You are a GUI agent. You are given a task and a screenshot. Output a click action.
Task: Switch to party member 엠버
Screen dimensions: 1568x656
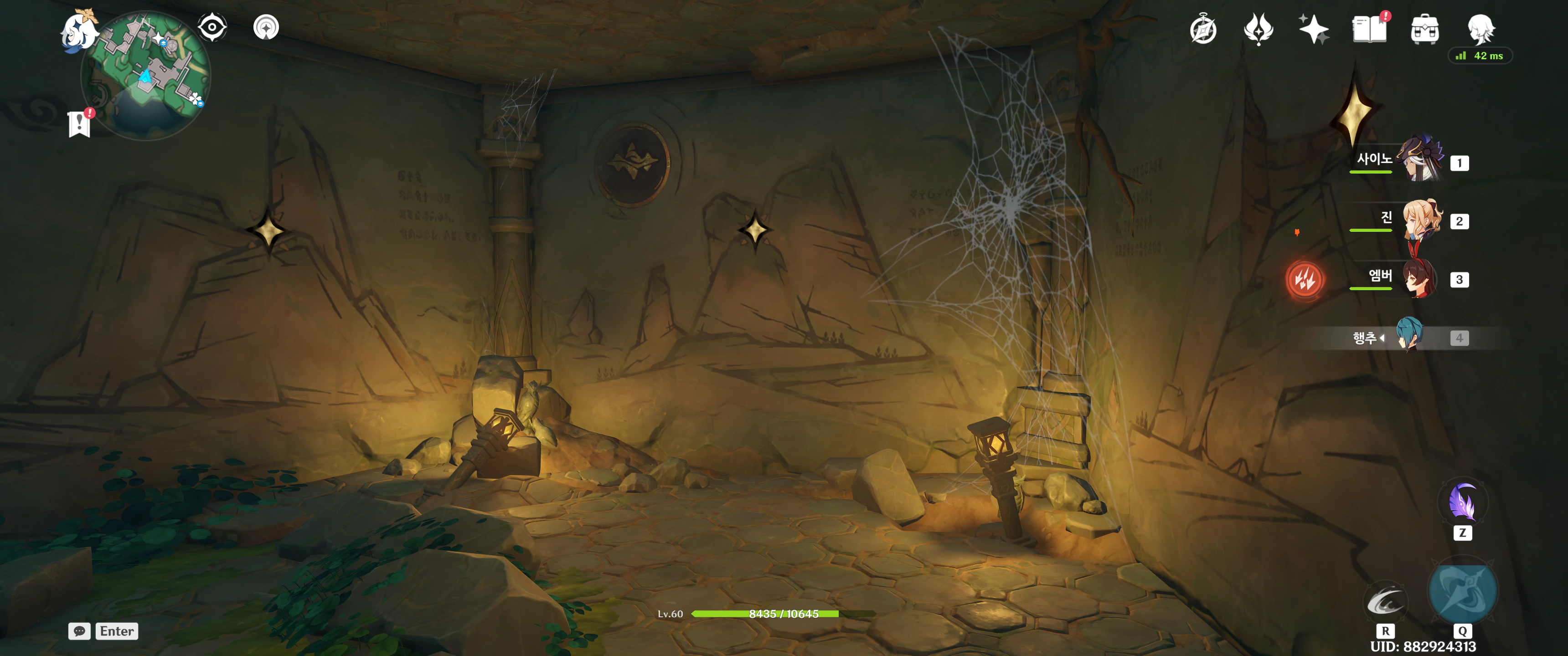[1420, 279]
